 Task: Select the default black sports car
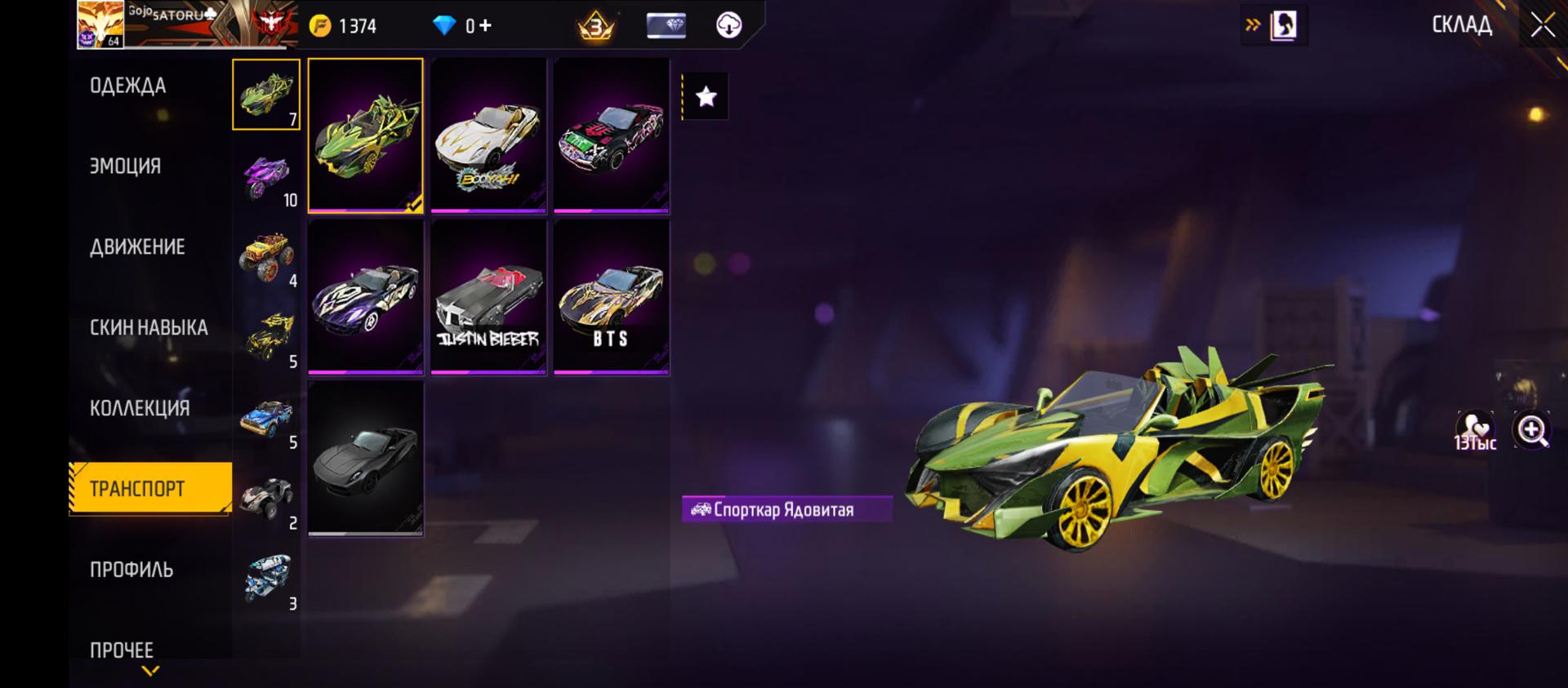point(365,459)
